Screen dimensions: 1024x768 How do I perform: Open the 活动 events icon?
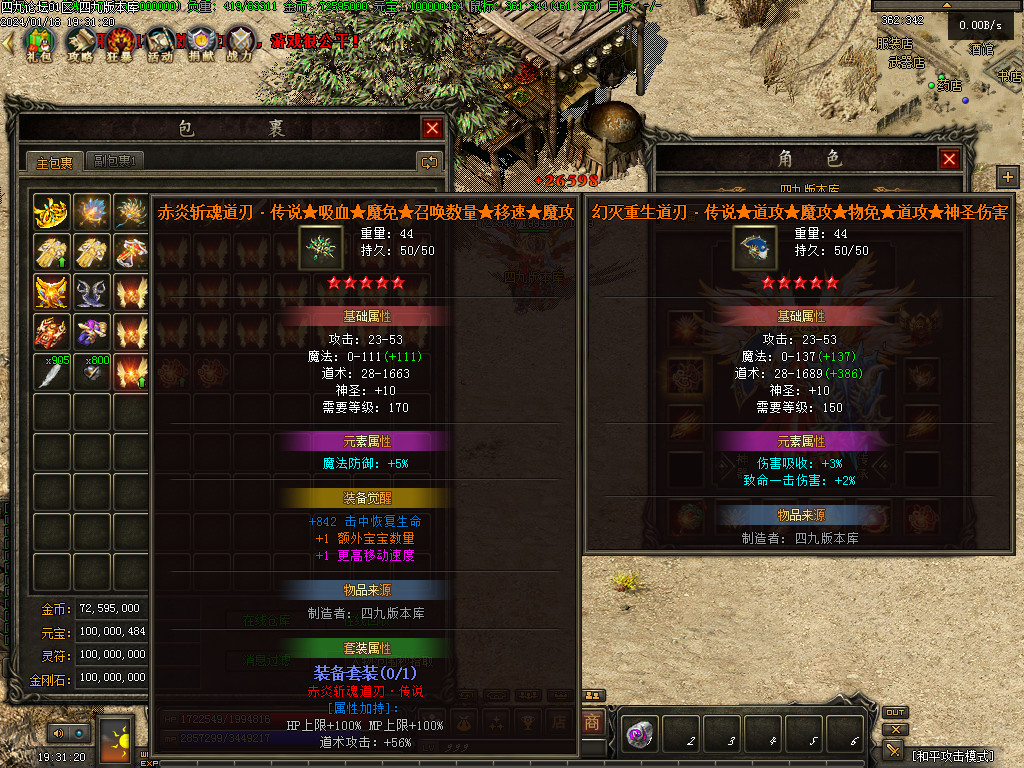pos(160,43)
